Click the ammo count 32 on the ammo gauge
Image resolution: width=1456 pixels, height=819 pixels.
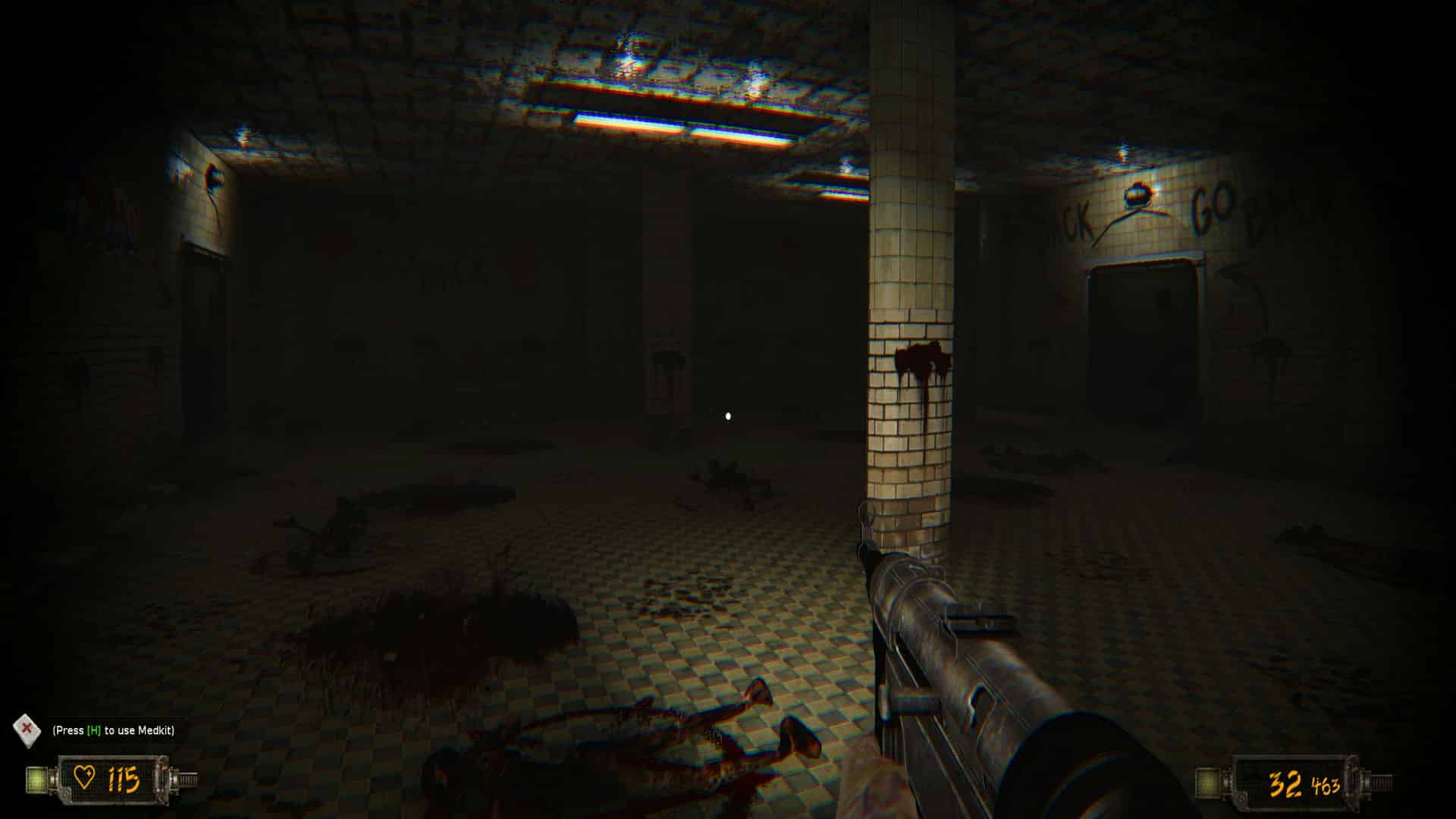pos(1284,783)
